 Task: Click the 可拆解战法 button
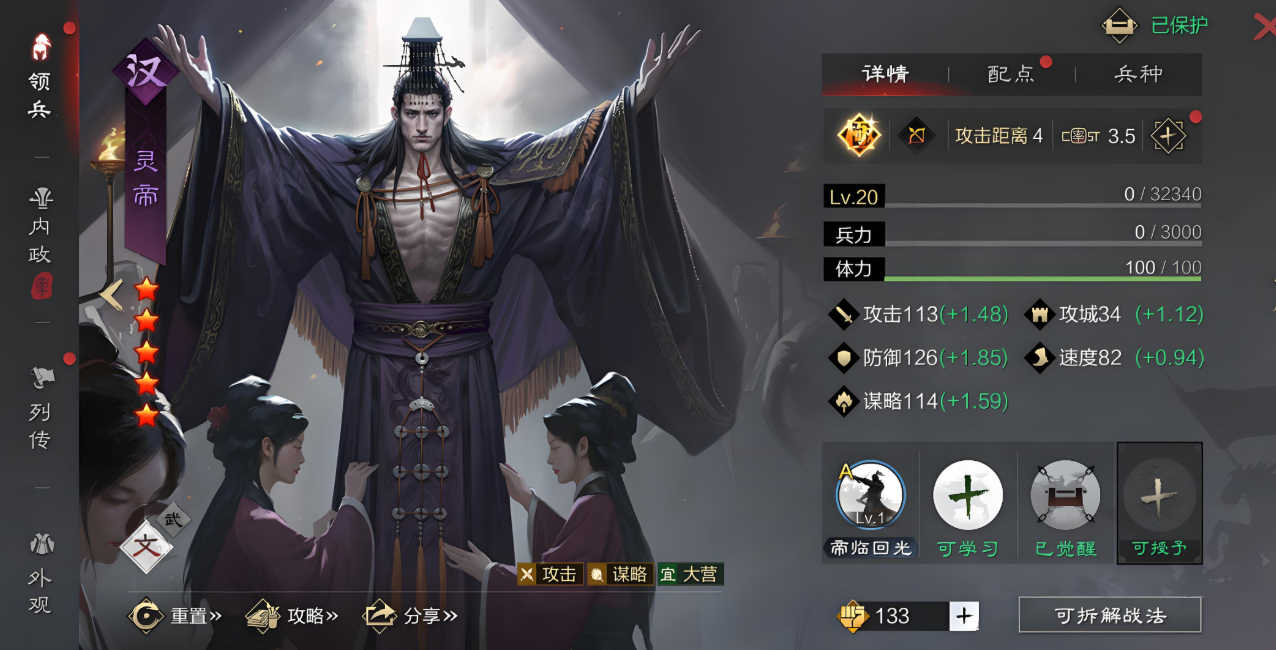click(x=1110, y=615)
